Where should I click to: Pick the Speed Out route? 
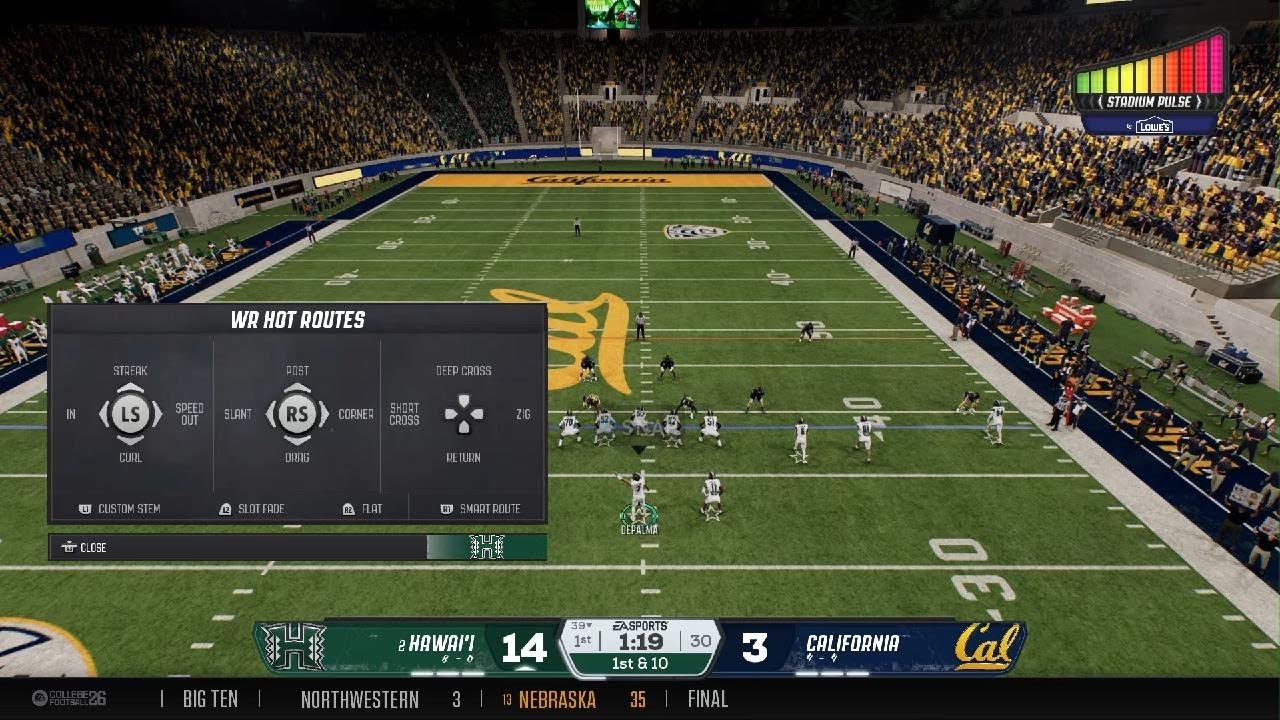point(189,414)
